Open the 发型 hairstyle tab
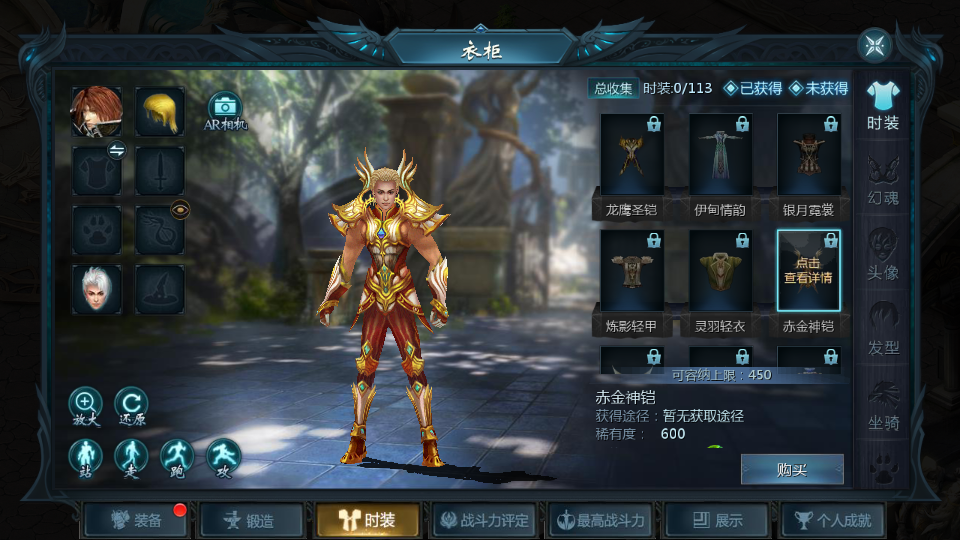 pyautogui.click(x=883, y=330)
